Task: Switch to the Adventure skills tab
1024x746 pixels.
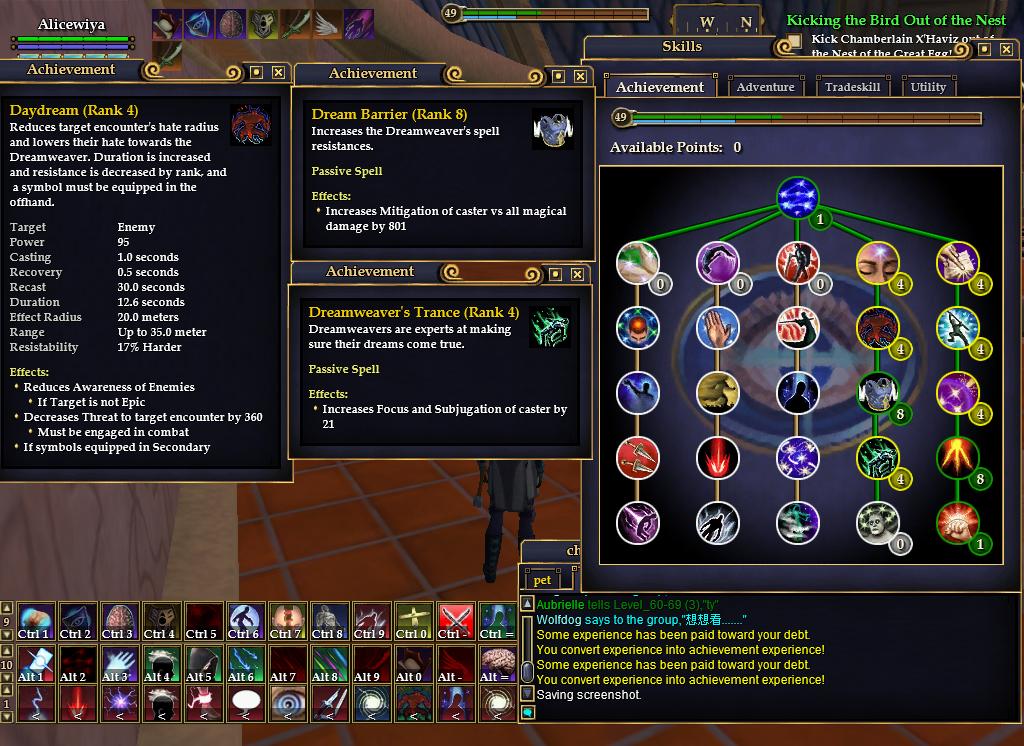Action: [765, 87]
